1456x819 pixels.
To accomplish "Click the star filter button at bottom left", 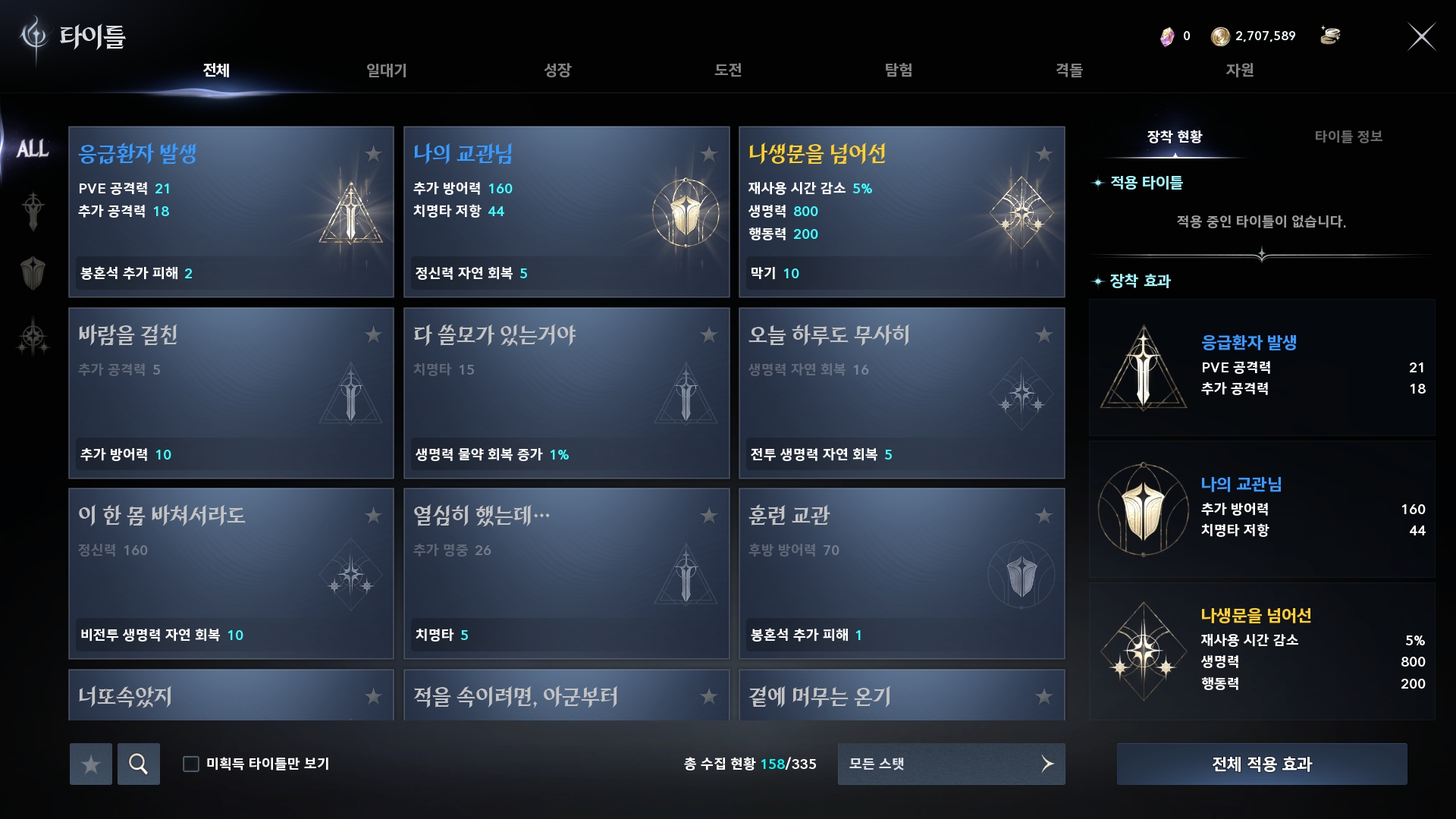I will (x=90, y=764).
